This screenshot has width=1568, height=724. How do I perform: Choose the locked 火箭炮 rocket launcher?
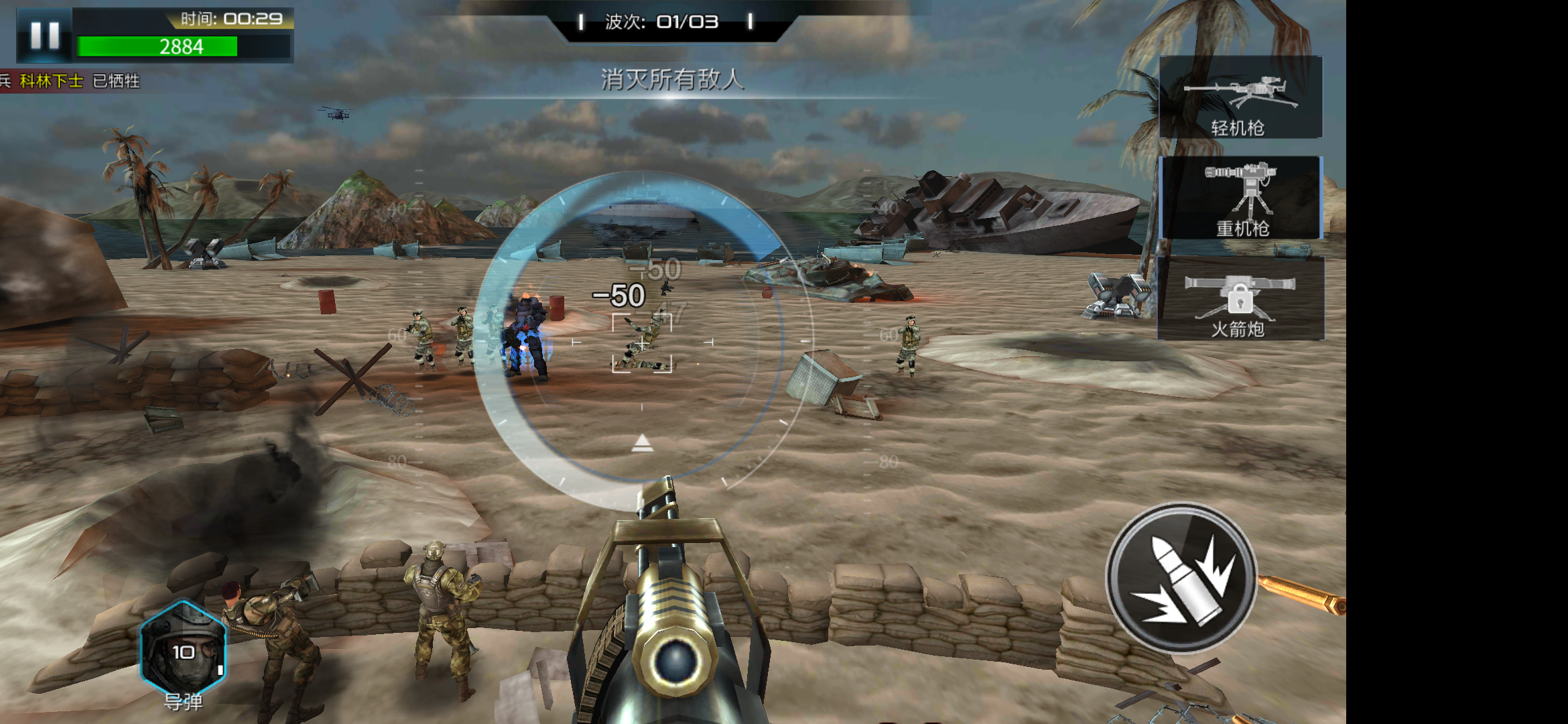click(x=1240, y=300)
